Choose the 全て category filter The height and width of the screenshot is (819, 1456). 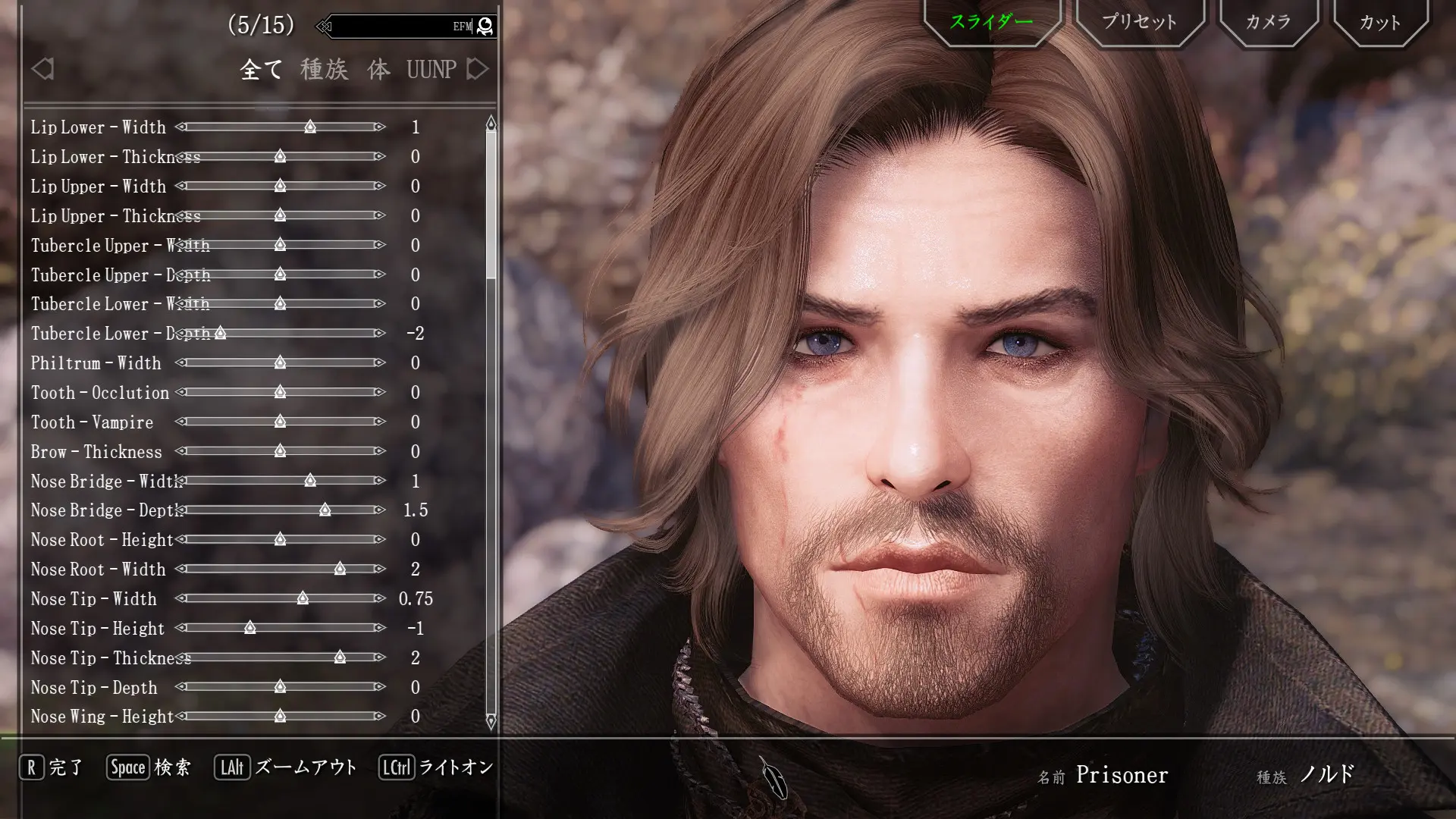[x=261, y=70]
